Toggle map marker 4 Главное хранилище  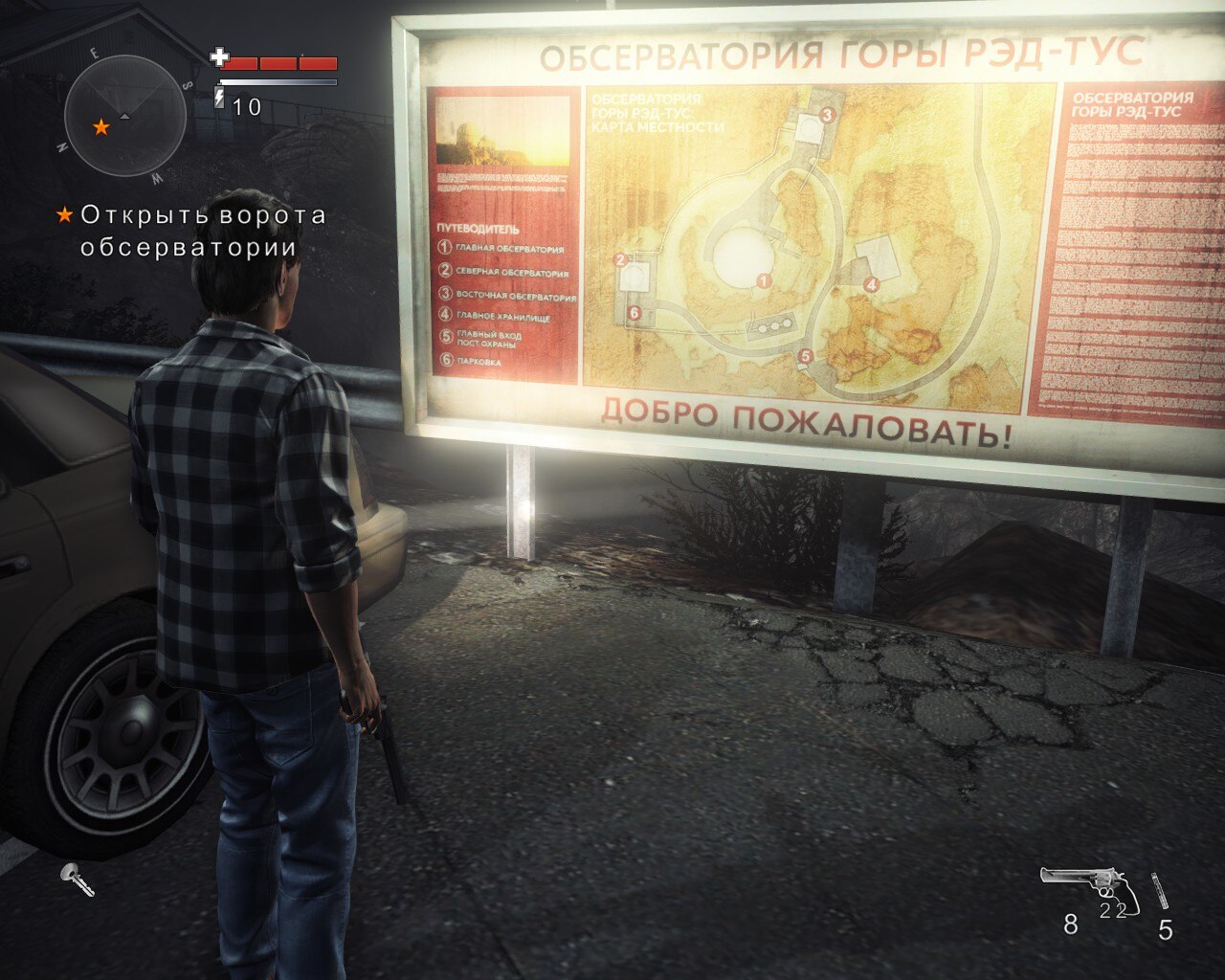(x=870, y=283)
